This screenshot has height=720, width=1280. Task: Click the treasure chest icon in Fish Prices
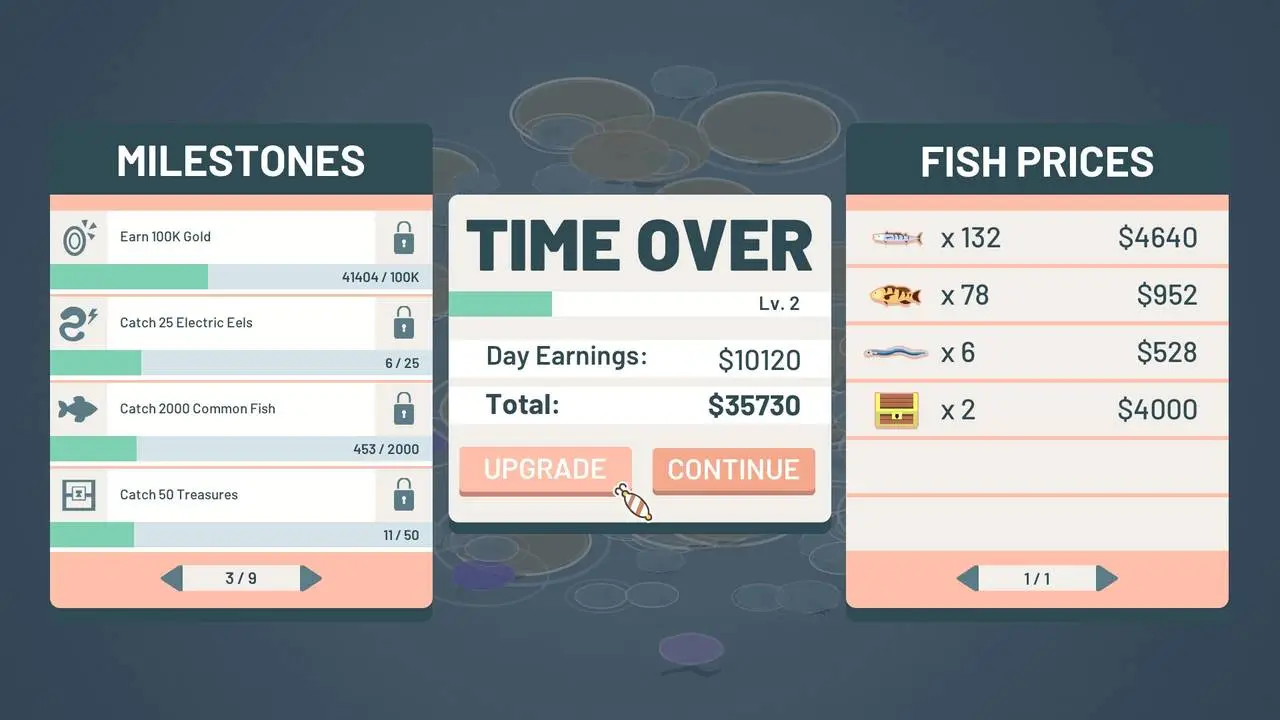click(894, 409)
